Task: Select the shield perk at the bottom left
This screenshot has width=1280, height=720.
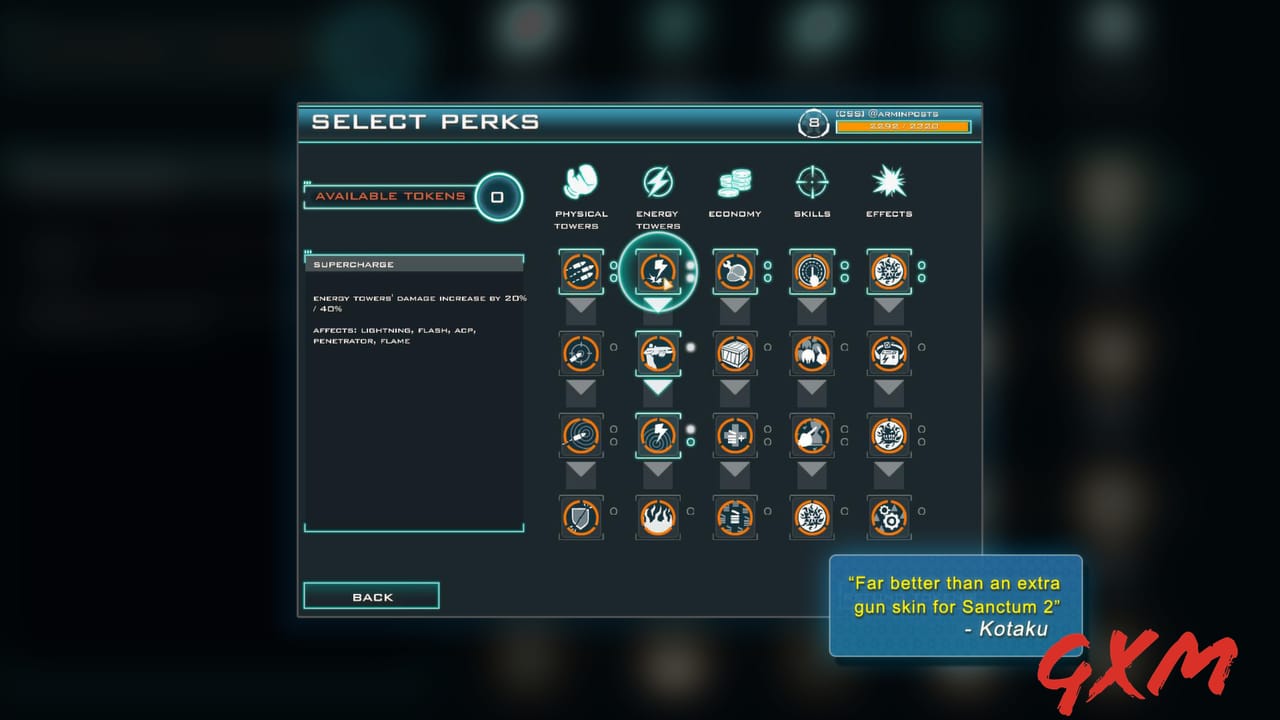Action: click(581, 517)
